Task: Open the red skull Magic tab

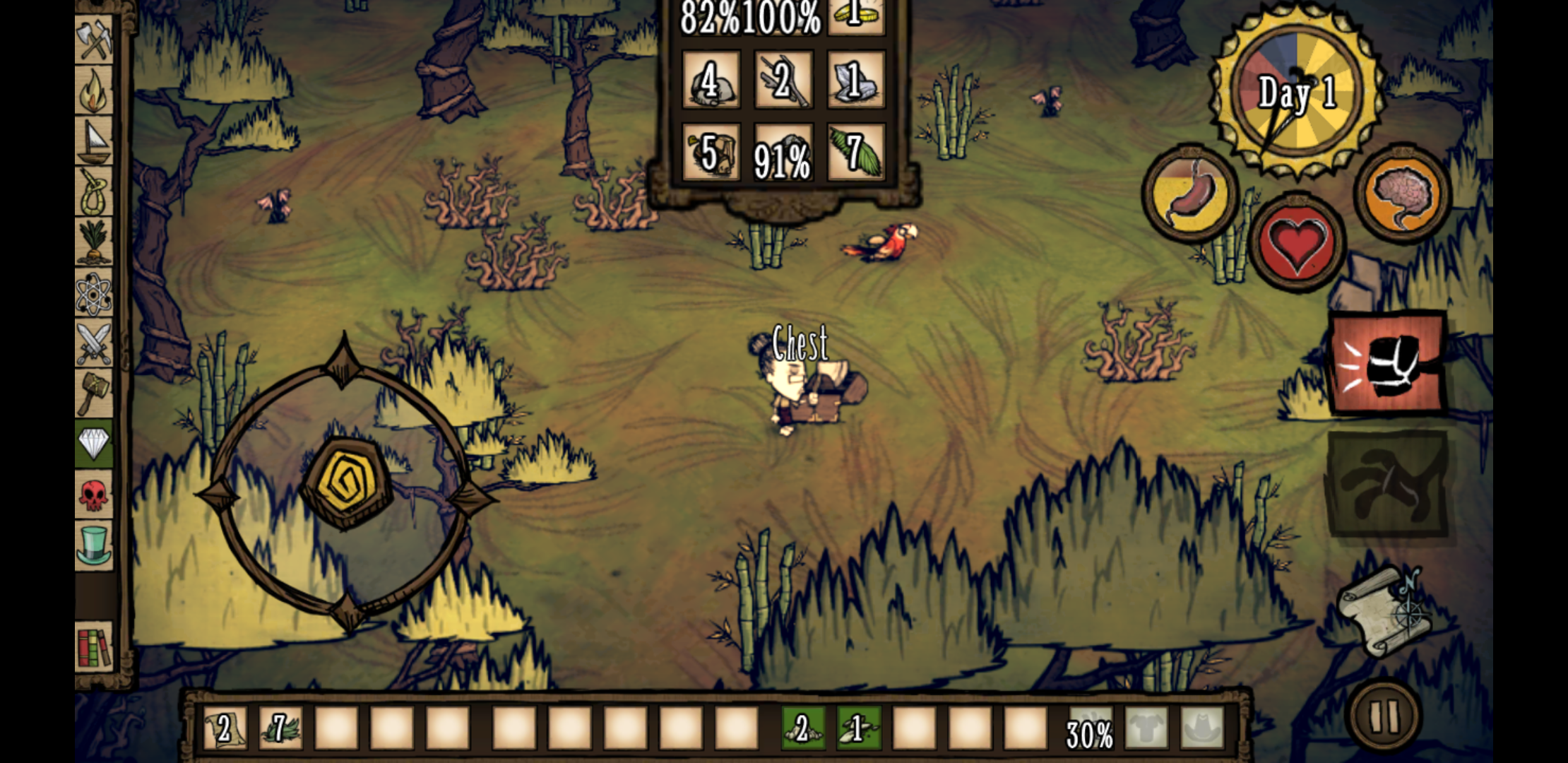Action: pos(94,495)
